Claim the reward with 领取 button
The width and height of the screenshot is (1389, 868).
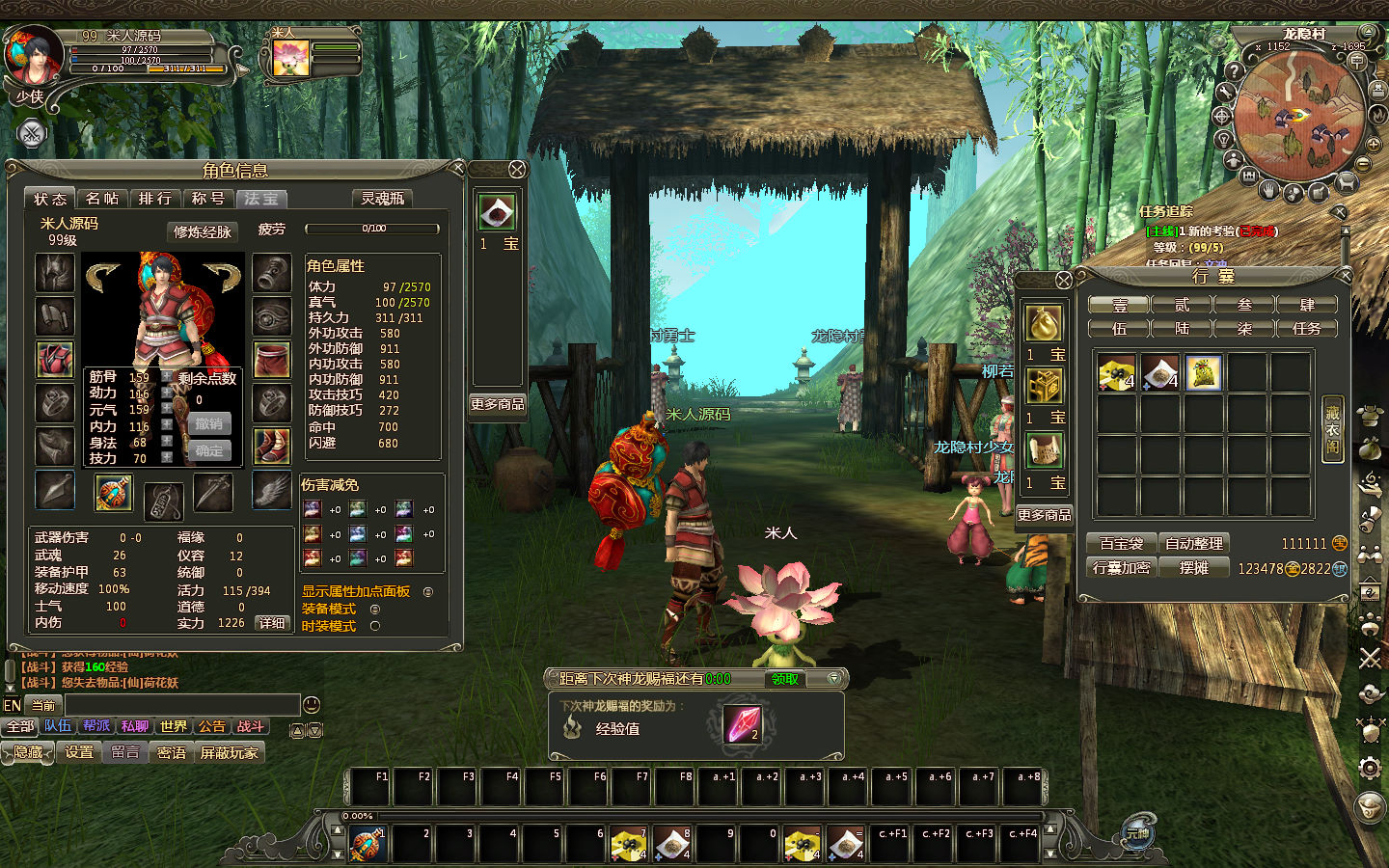point(784,679)
